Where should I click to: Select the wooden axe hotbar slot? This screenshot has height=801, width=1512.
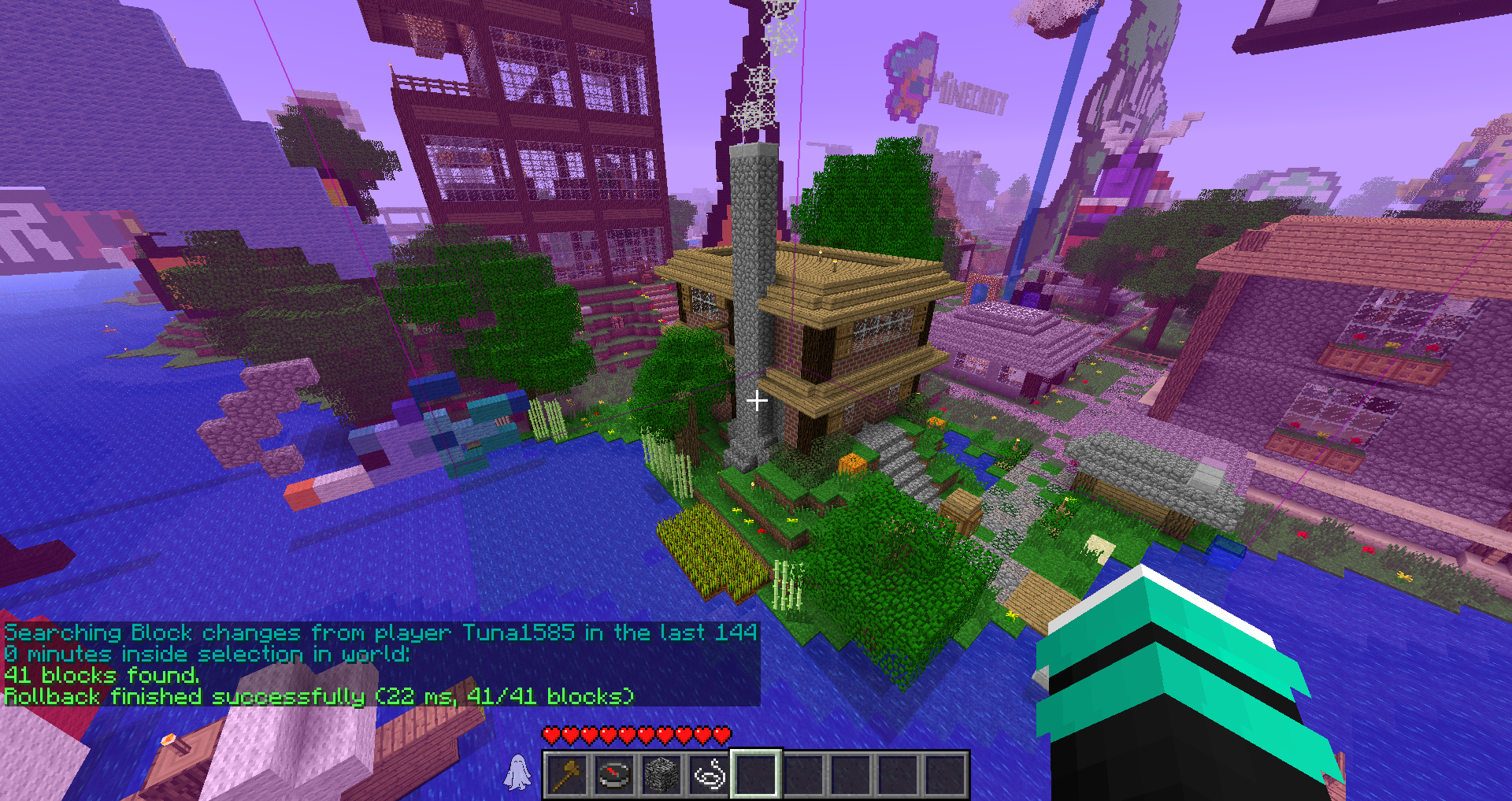click(567, 775)
